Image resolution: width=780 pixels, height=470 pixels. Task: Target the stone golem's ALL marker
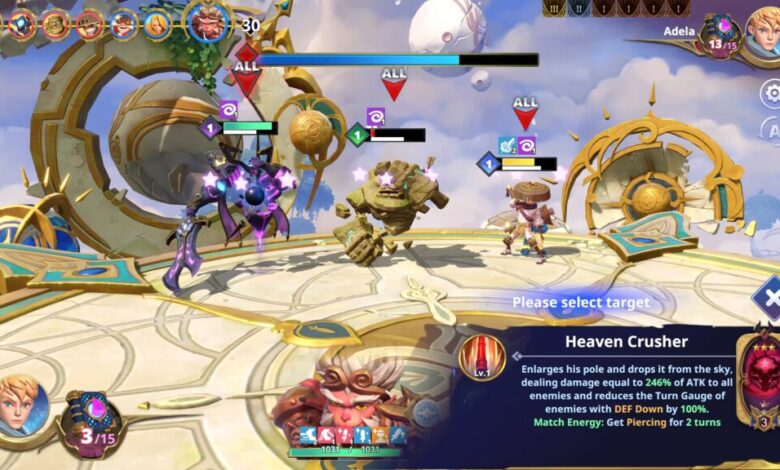click(394, 82)
